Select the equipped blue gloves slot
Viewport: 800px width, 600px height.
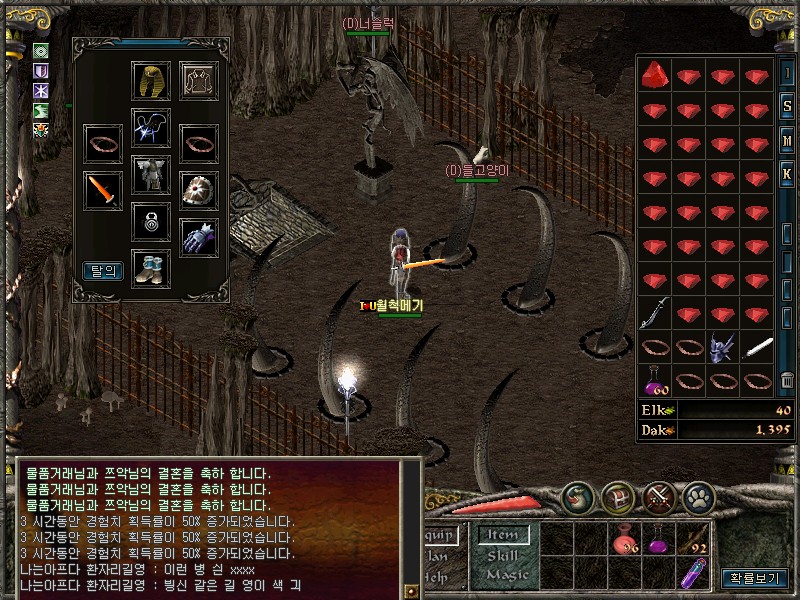[x=199, y=238]
